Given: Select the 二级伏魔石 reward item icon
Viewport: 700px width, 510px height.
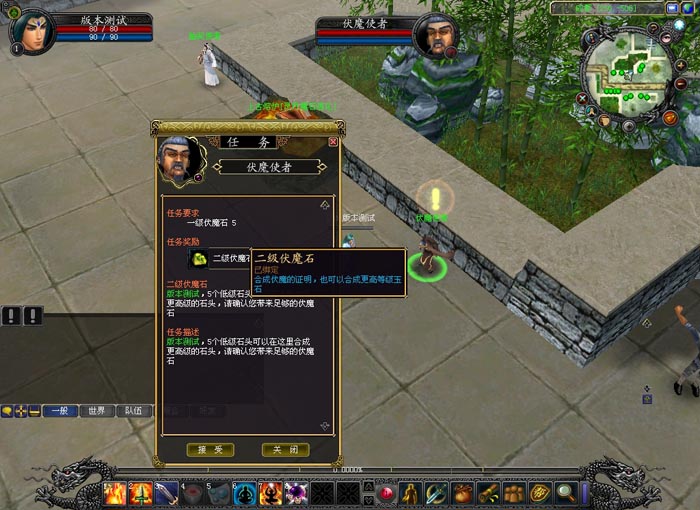Looking at the screenshot, I should [x=199, y=258].
